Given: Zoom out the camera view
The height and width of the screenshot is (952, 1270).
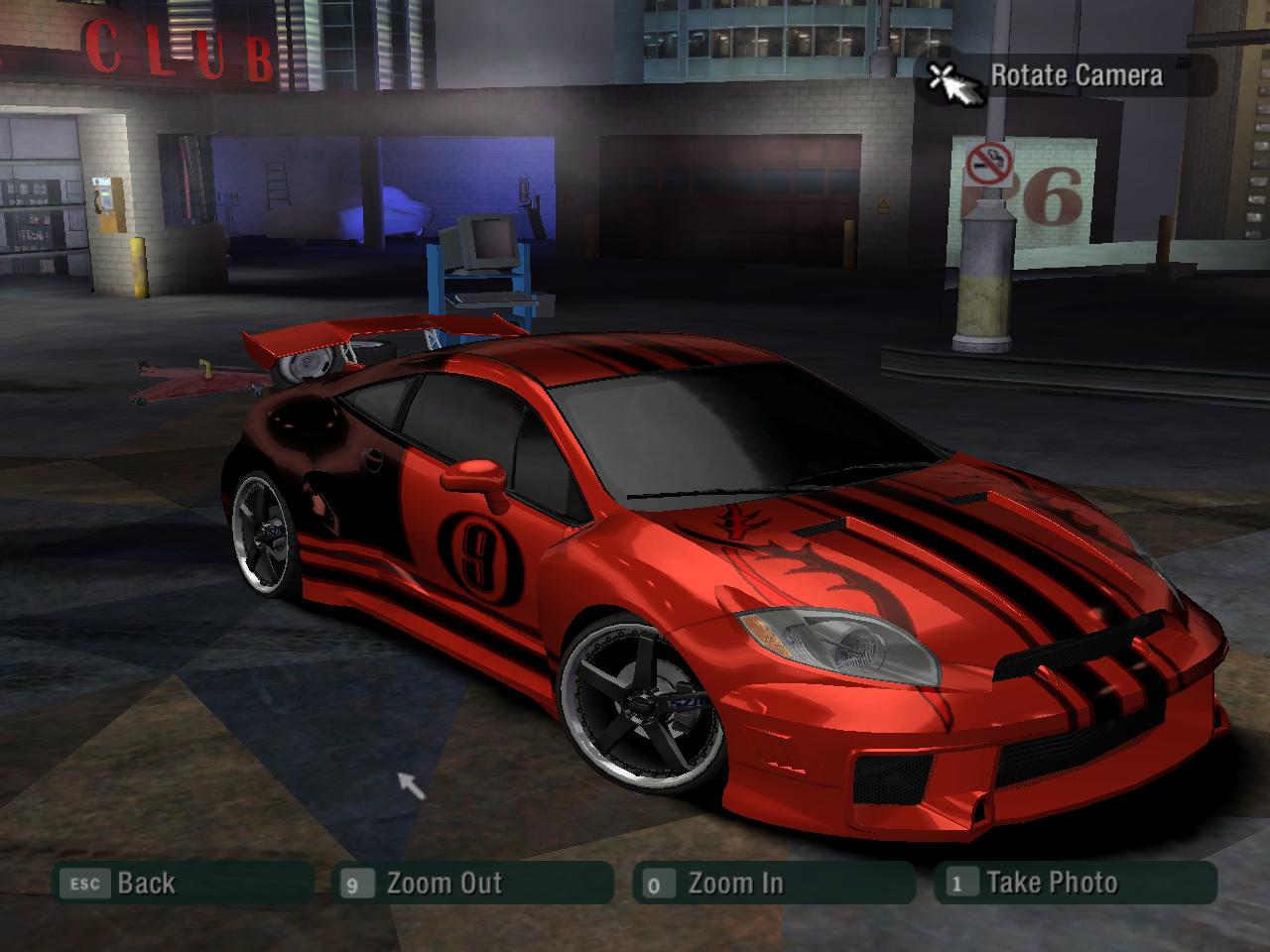Looking at the screenshot, I should 473,883.
